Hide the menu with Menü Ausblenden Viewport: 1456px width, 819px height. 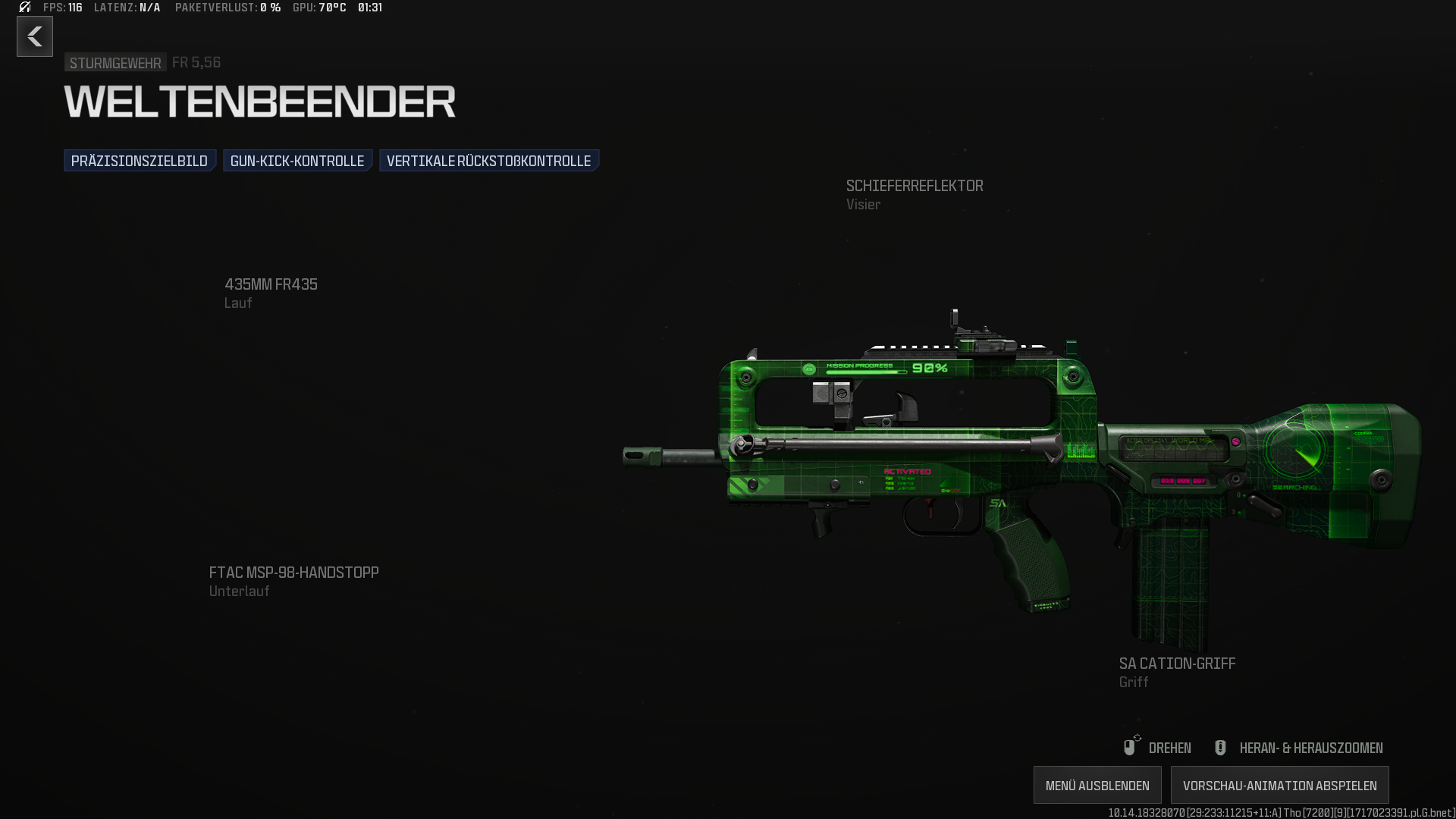[x=1097, y=785]
